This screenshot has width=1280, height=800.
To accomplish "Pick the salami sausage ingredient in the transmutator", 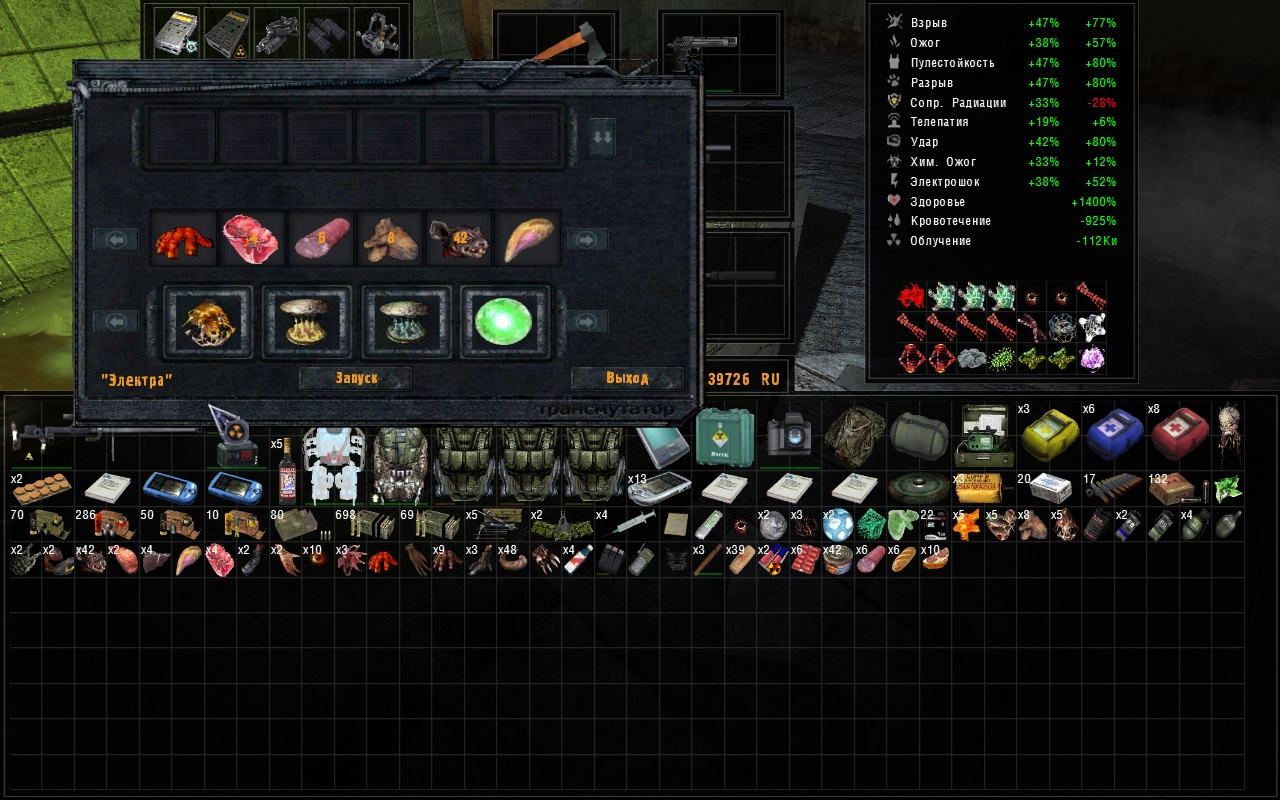I will point(323,239).
